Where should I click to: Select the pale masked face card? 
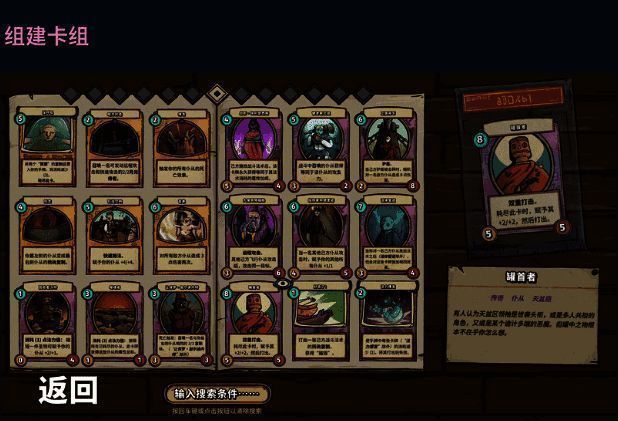click(x=48, y=150)
